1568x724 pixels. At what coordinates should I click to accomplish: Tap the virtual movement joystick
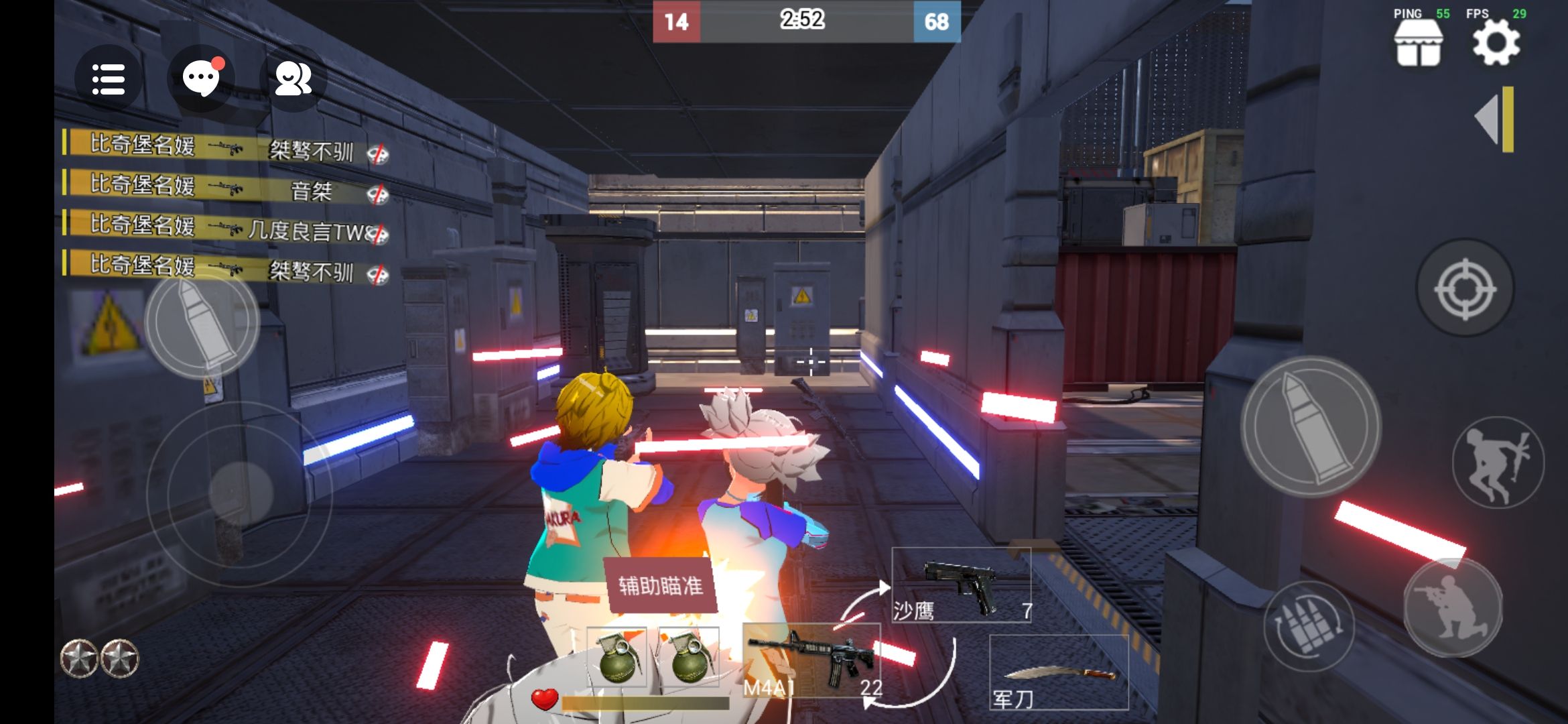pos(240,494)
